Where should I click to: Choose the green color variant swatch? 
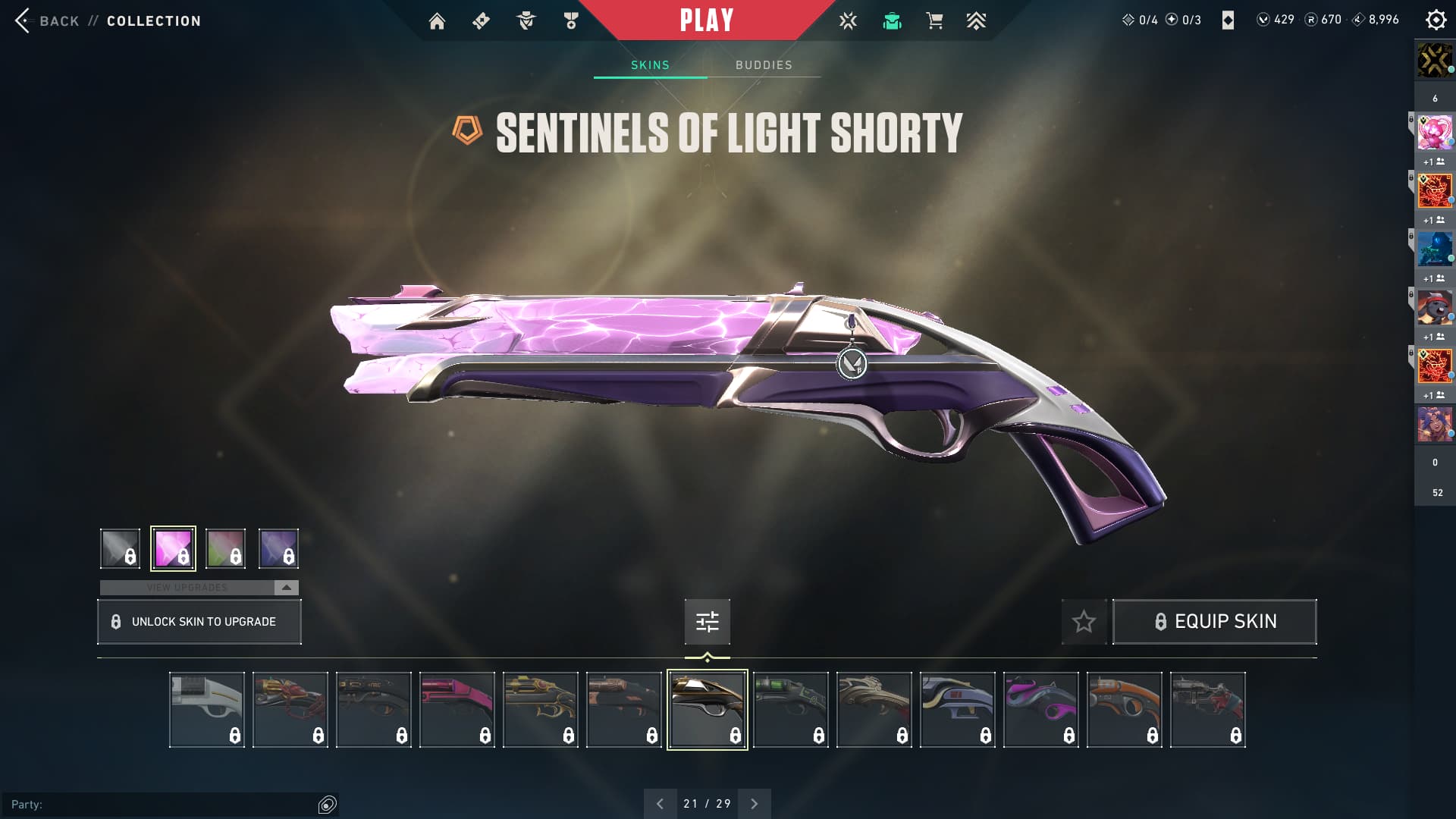[x=225, y=548]
